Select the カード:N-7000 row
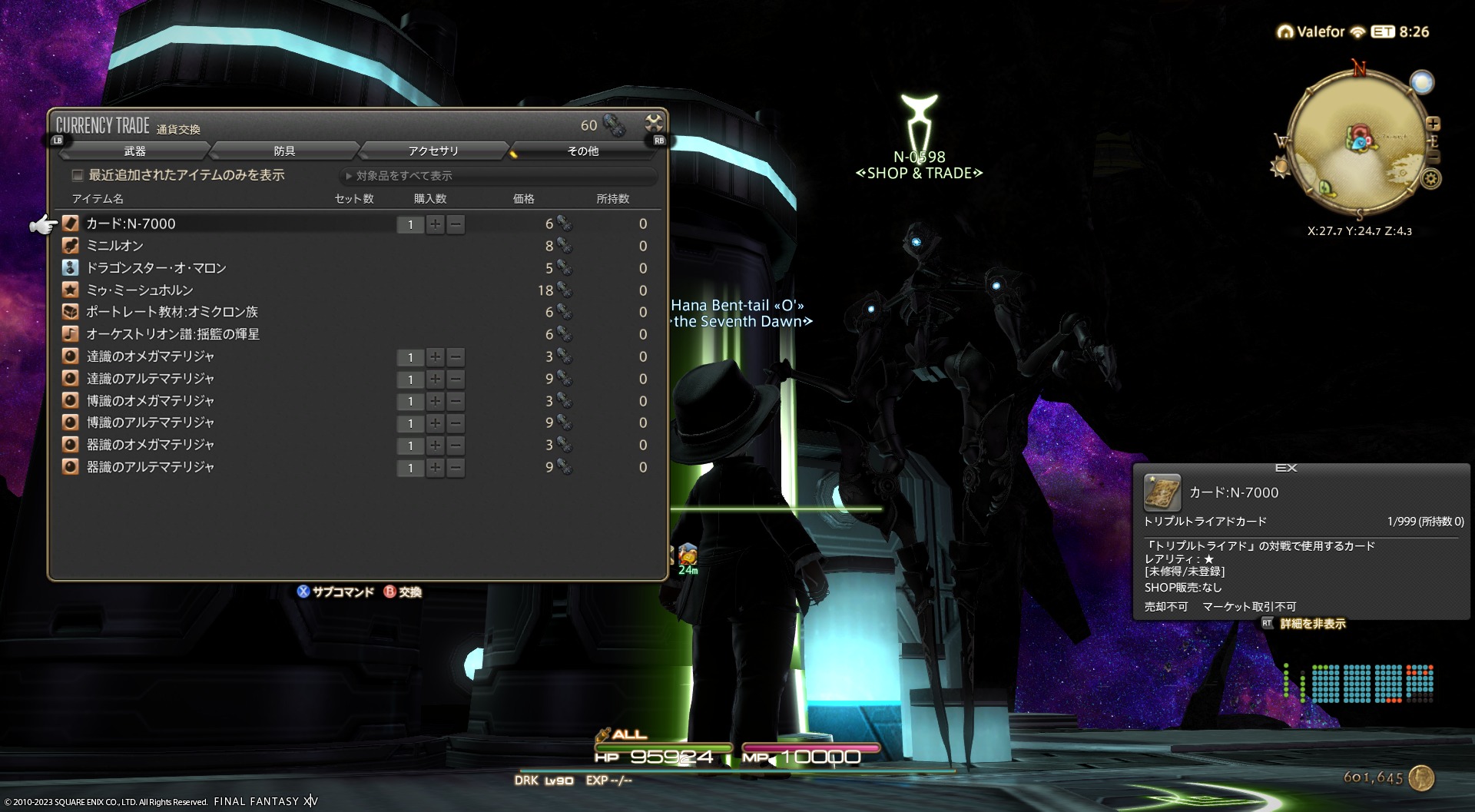The width and height of the screenshot is (1475, 812). tap(131, 224)
